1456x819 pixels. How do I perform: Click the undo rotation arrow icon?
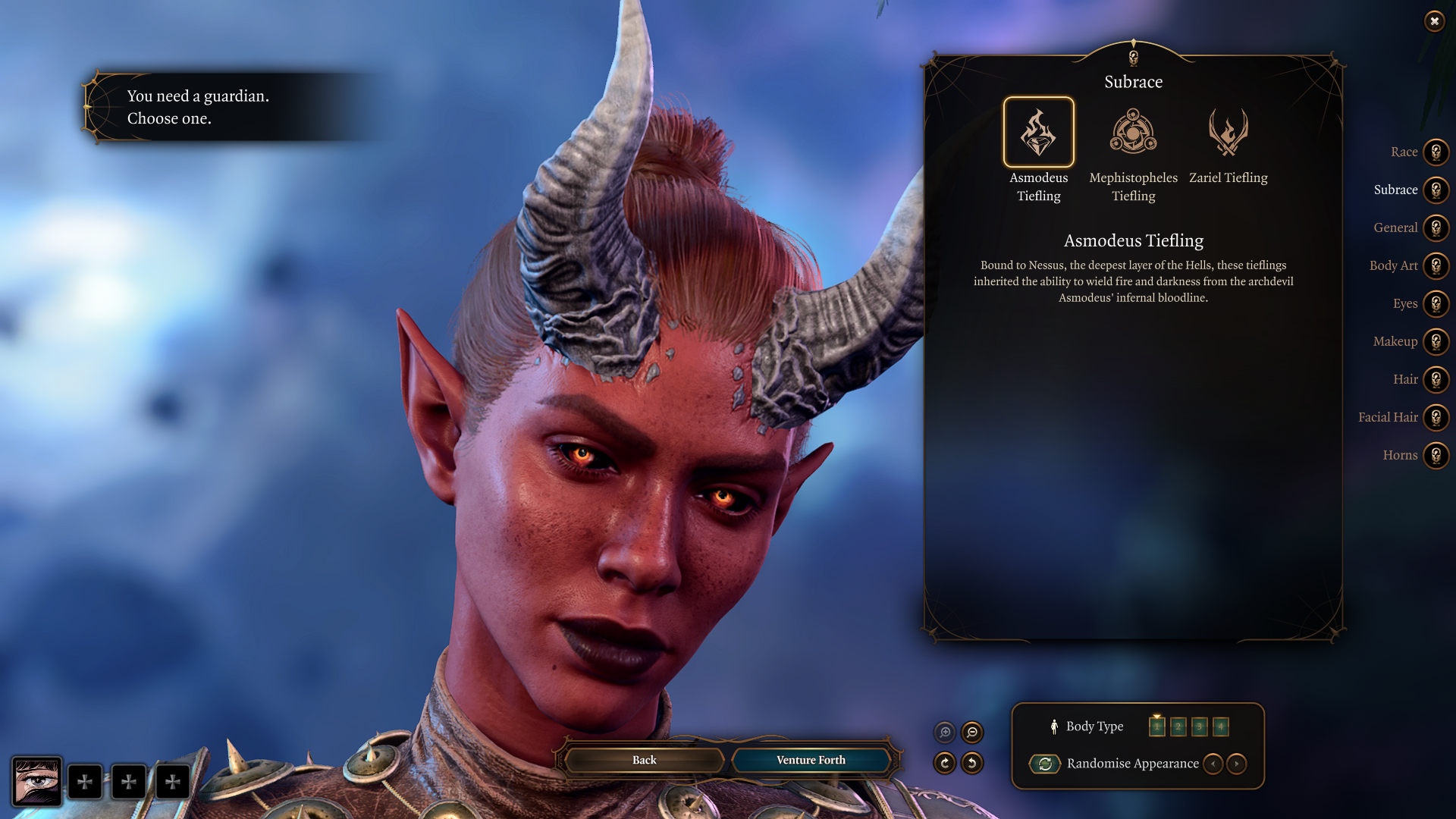pyautogui.click(x=972, y=763)
